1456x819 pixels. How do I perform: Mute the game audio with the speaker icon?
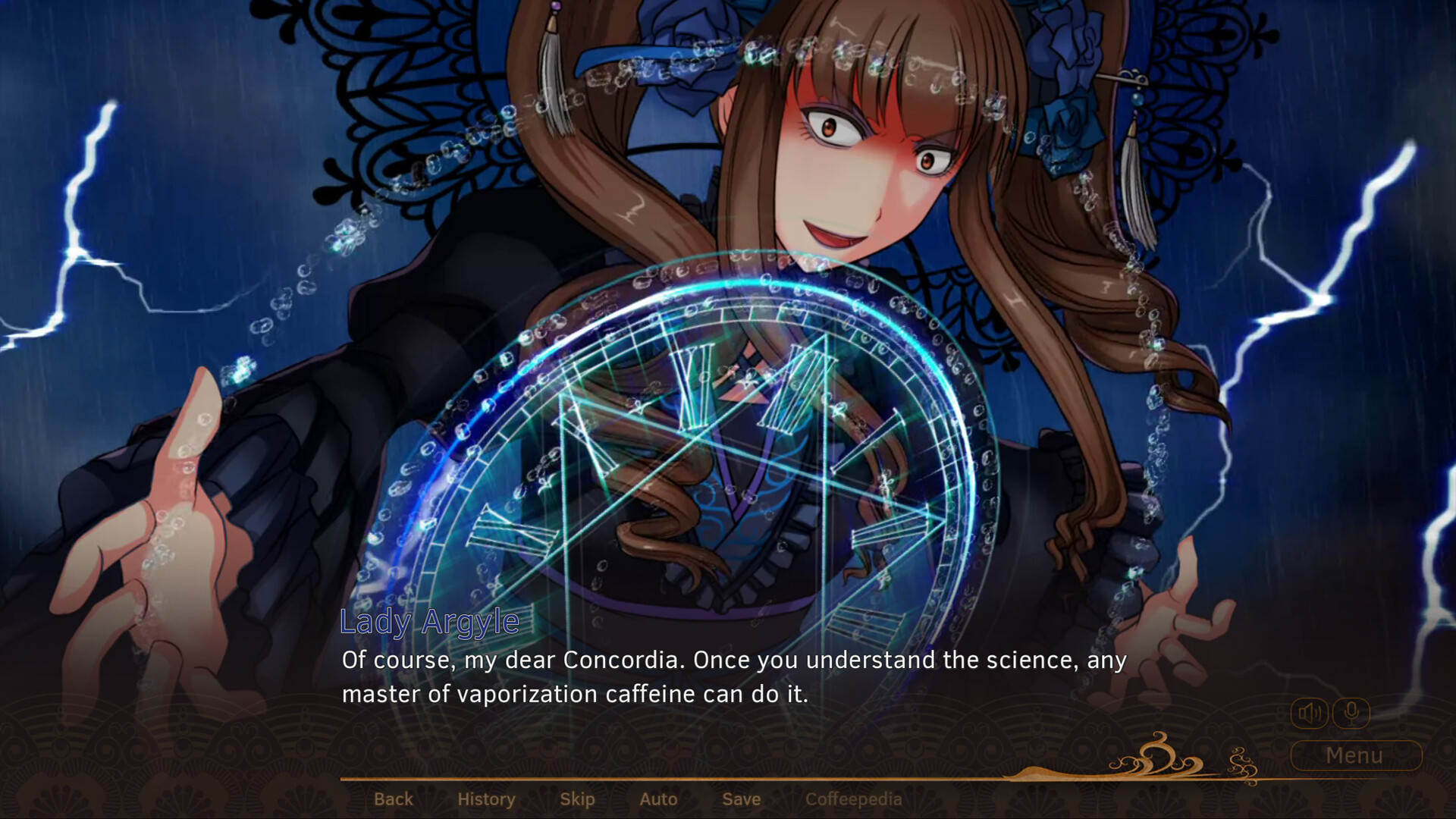click(x=1310, y=711)
